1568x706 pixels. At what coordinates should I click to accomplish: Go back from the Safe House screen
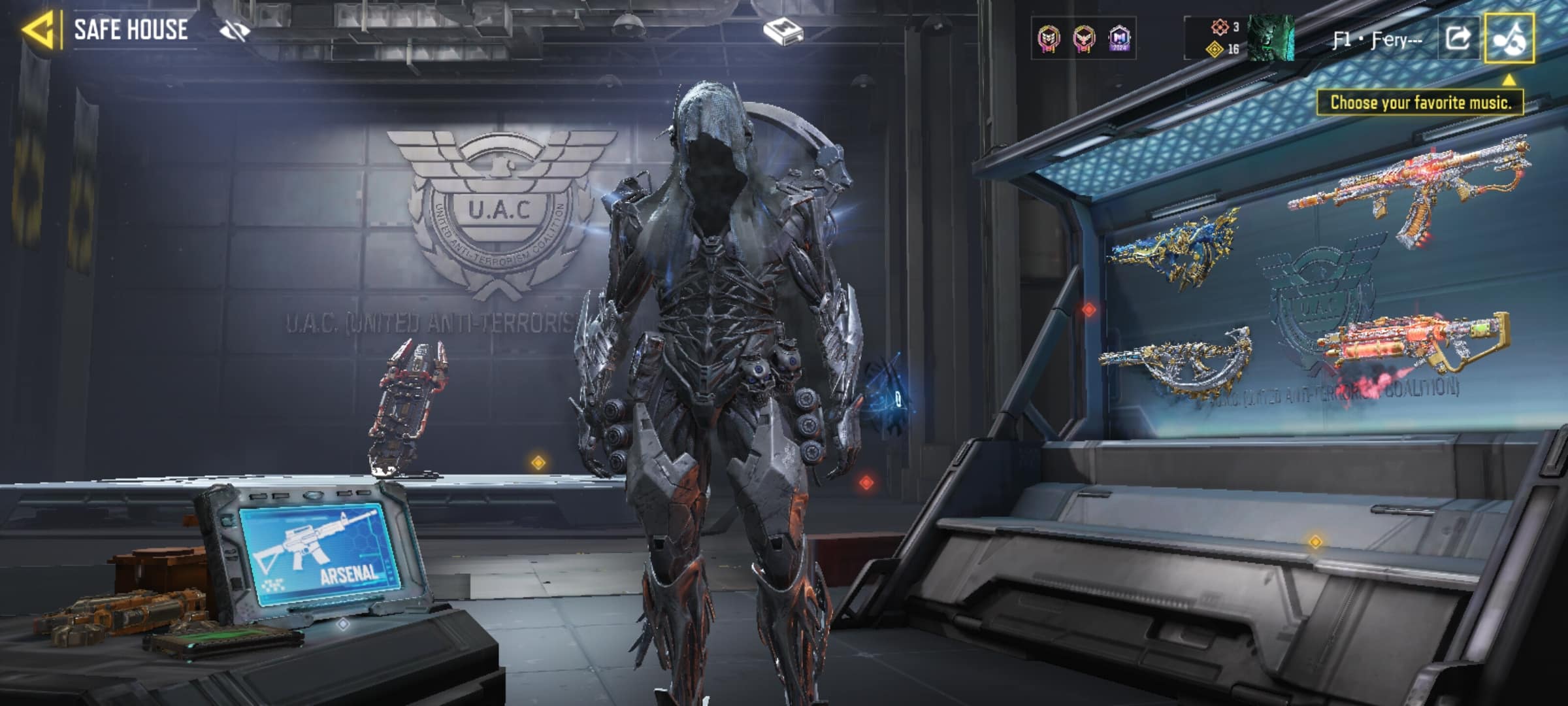38,30
